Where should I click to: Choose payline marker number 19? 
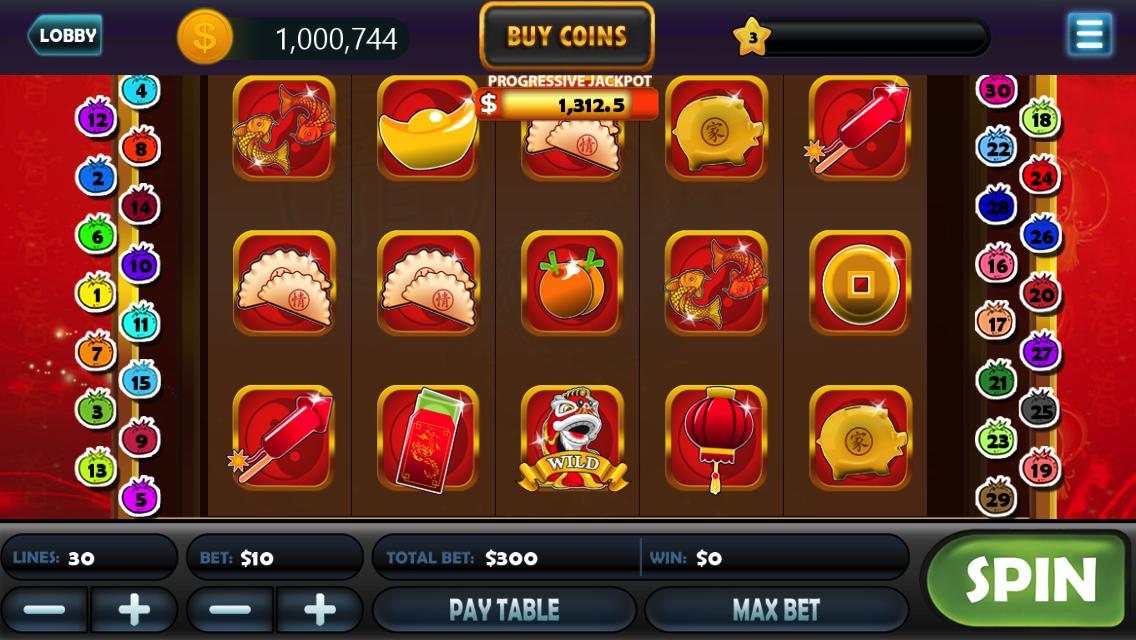click(x=1040, y=468)
